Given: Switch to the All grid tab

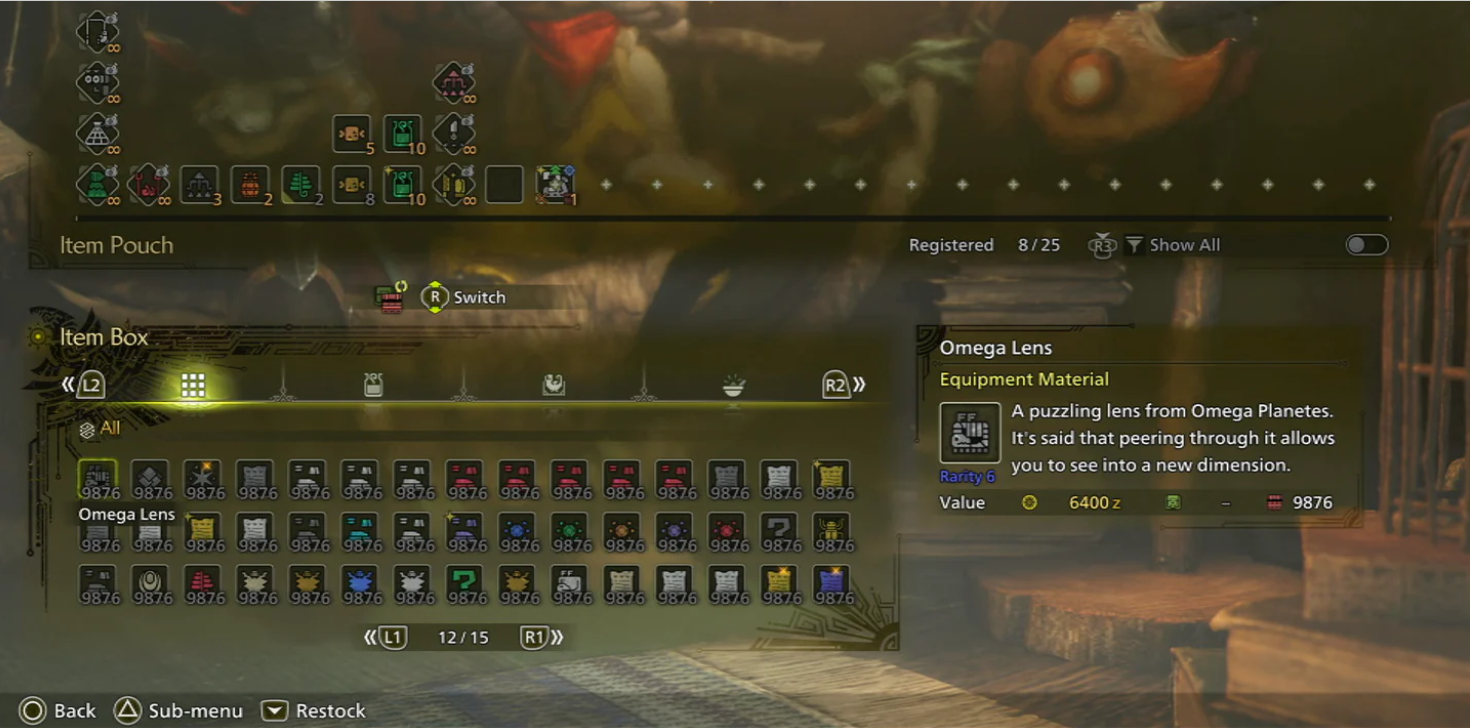Looking at the screenshot, I should [193, 386].
